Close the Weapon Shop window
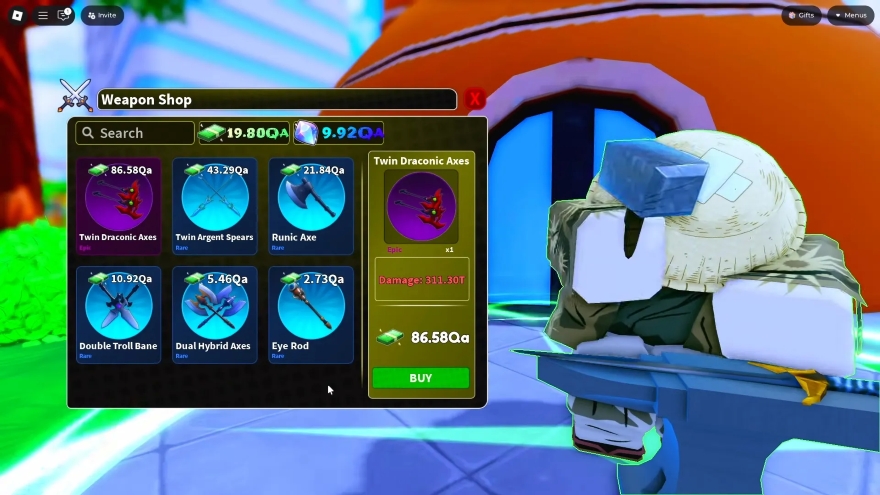The height and width of the screenshot is (495, 880). click(475, 99)
